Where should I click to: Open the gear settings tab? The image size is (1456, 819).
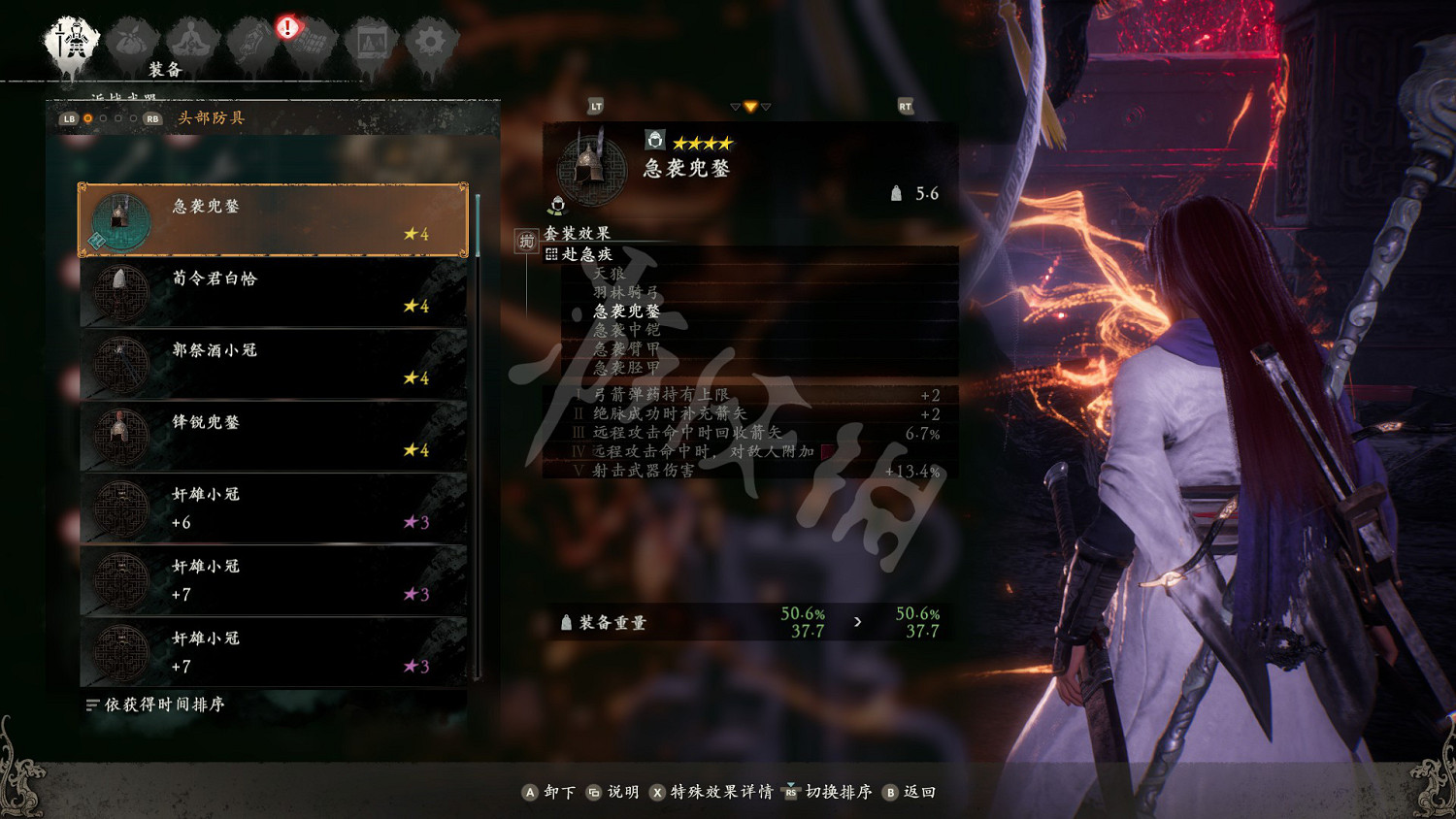pos(430,44)
